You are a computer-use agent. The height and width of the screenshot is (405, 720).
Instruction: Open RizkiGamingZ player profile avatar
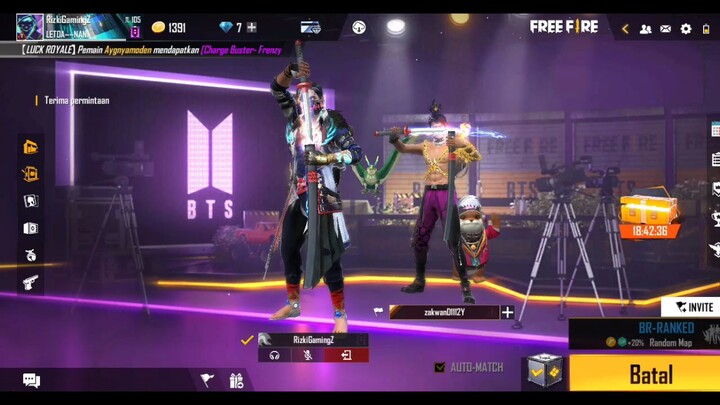pos(29,25)
